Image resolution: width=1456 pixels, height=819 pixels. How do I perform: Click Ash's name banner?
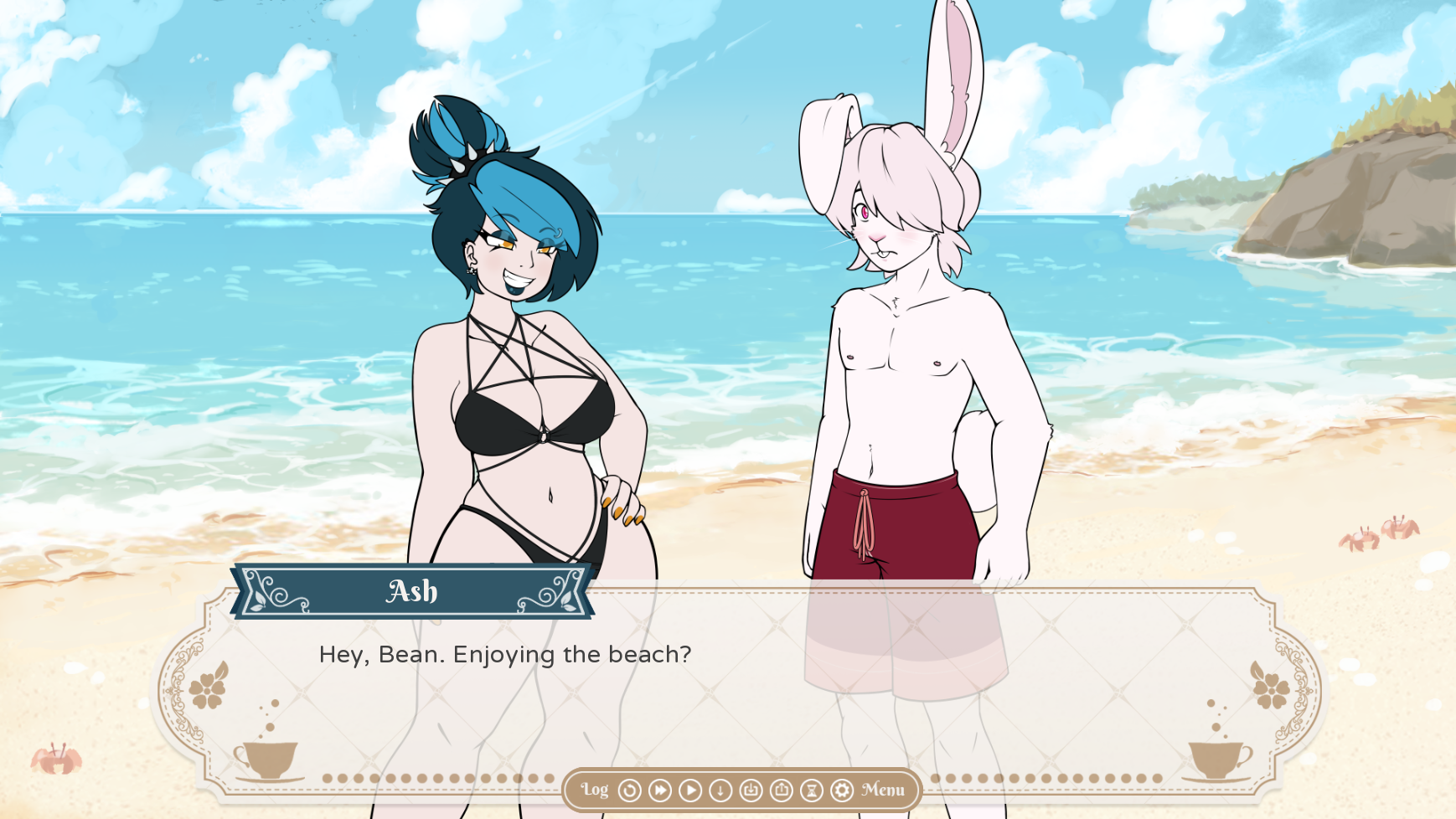click(x=410, y=592)
